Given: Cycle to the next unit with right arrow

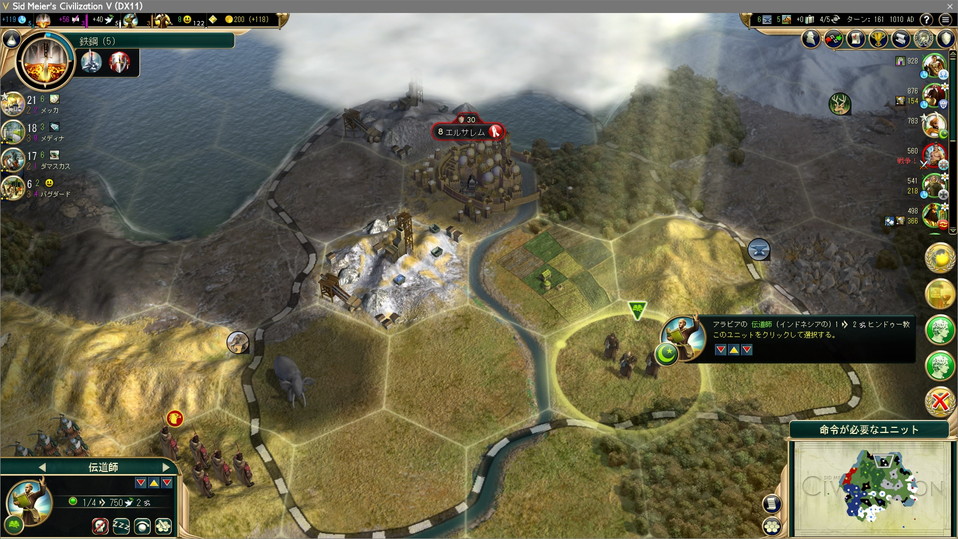Looking at the screenshot, I should pyautogui.click(x=166, y=467).
